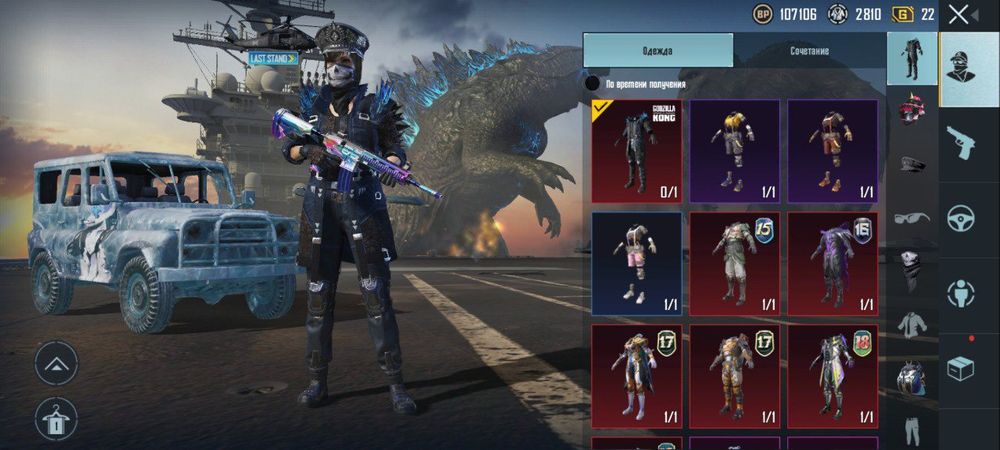Viewport: 1000px width, 450px height.
Task: Select the outfit with level 15 badge
Action: pyautogui.click(x=734, y=263)
